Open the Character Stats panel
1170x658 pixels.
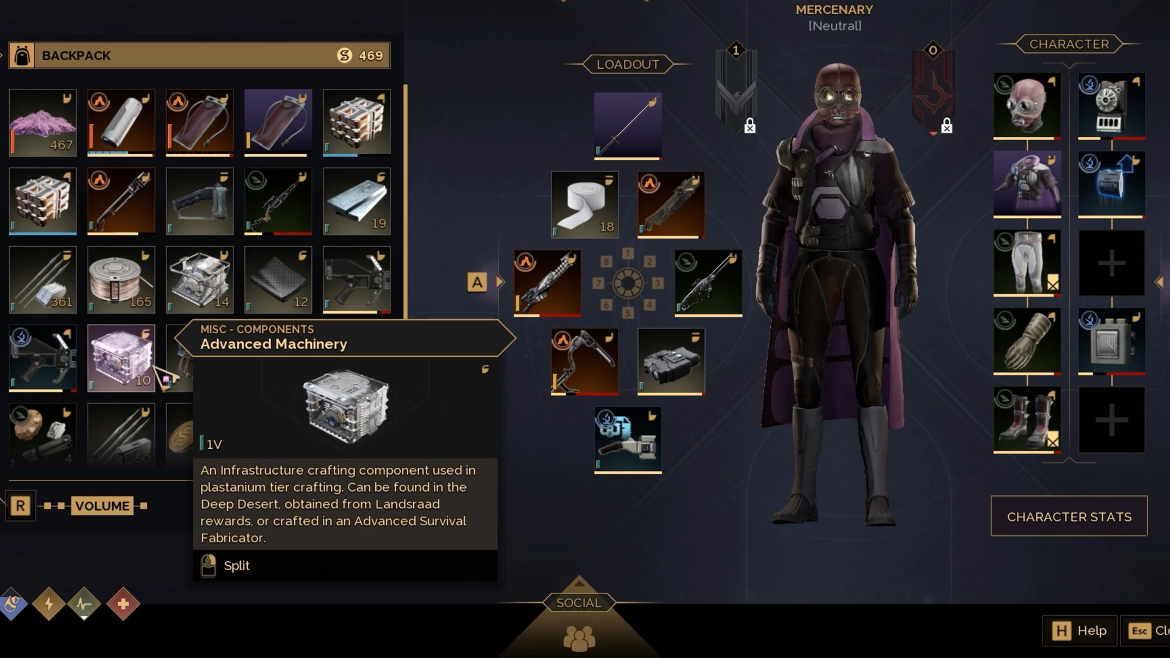click(x=1068, y=517)
